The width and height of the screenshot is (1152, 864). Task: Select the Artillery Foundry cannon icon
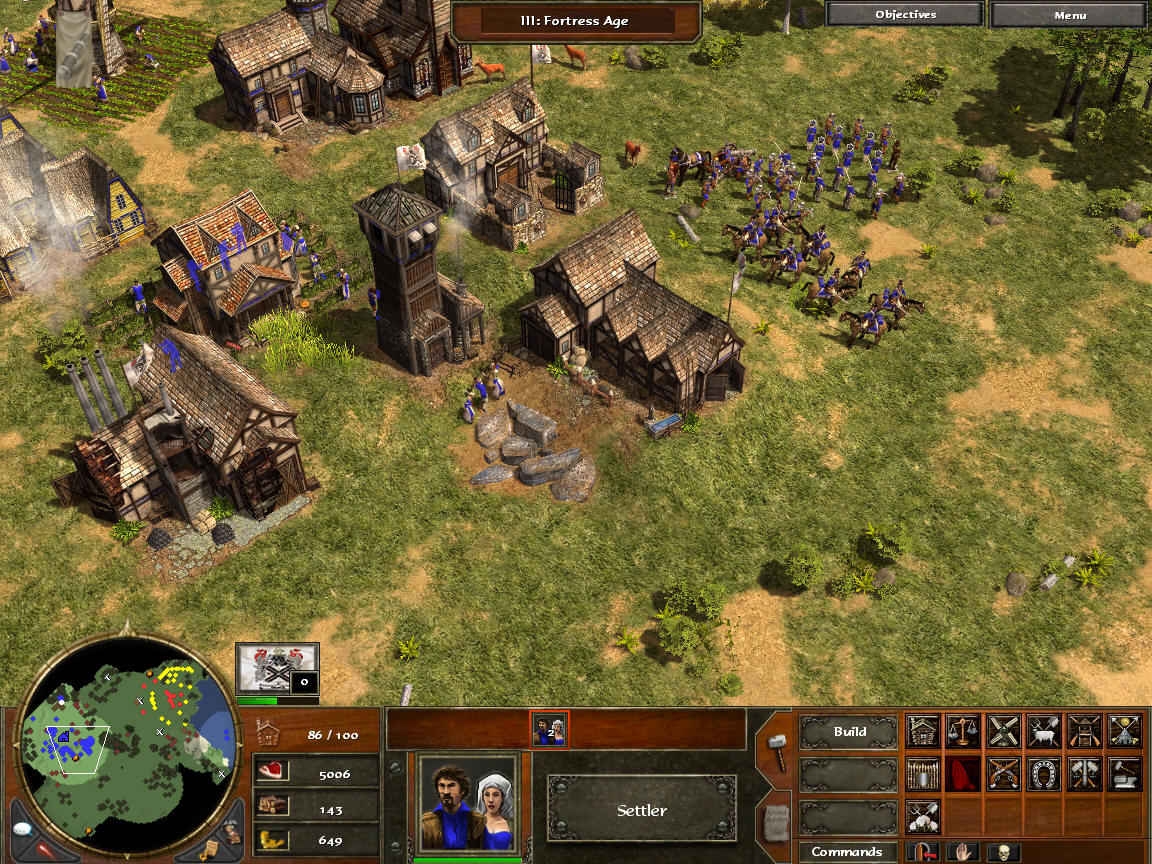1083,773
